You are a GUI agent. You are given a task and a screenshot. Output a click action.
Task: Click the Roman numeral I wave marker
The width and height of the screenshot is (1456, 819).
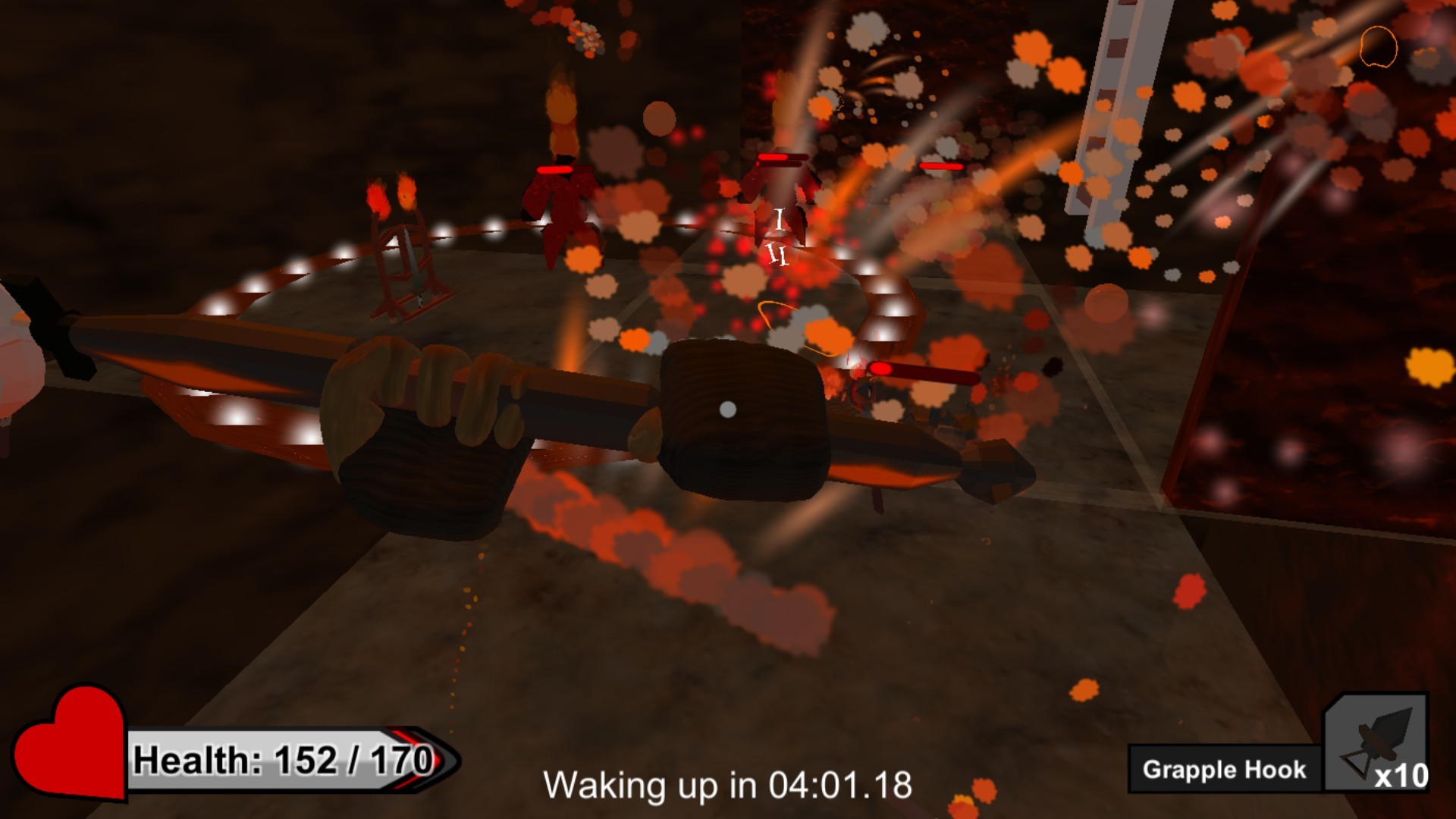[779, 220]
